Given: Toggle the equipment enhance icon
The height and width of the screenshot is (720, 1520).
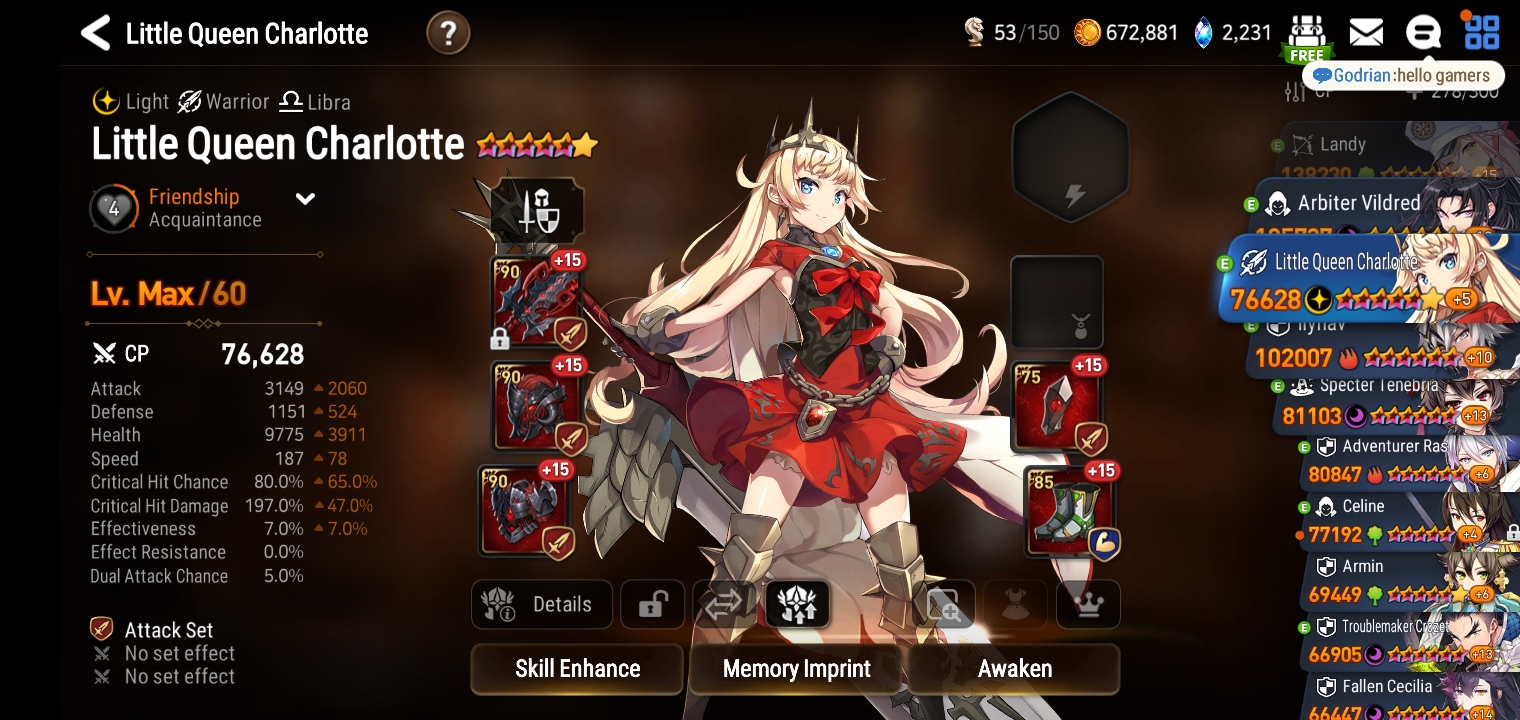Looking at the screenshot, I should 797,604.
